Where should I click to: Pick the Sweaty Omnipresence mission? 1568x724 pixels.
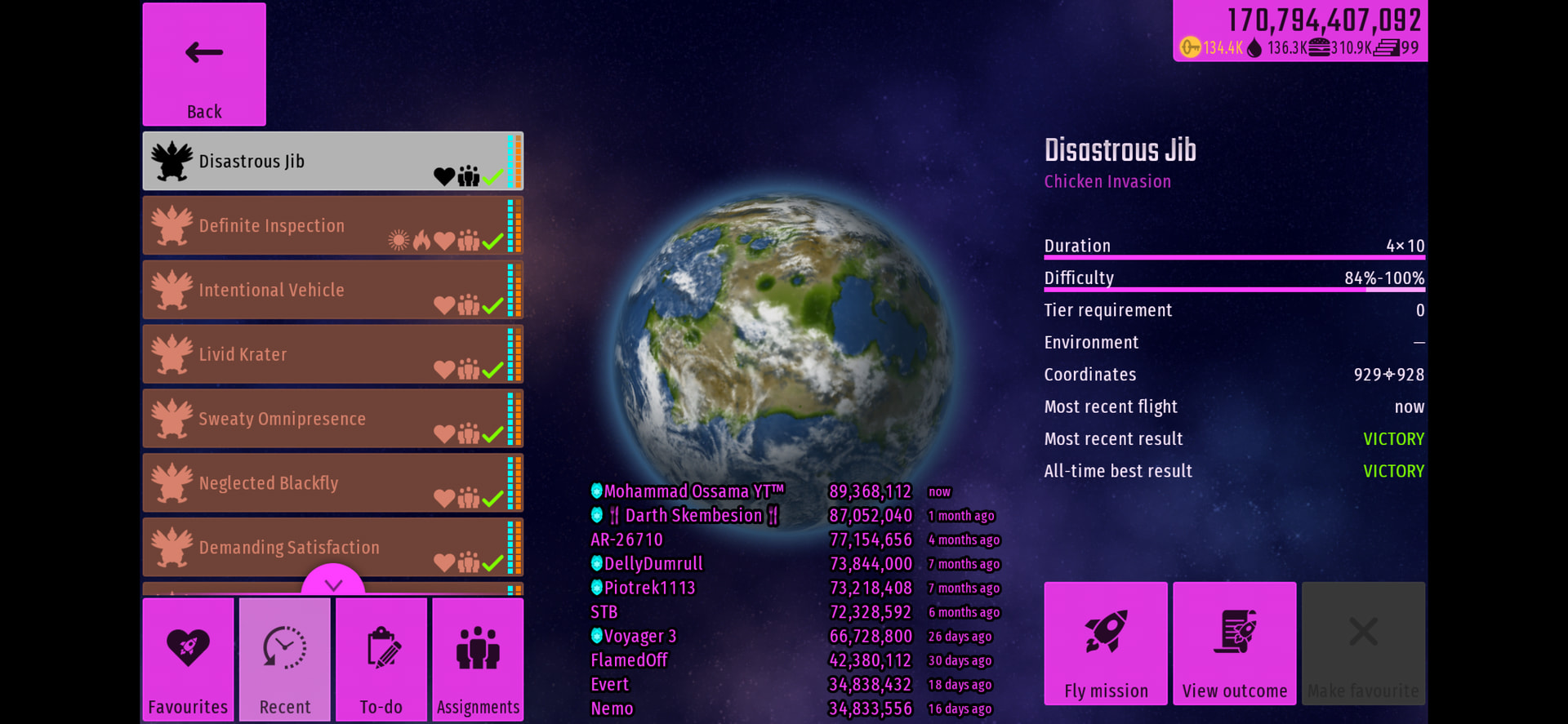[x=332, y=419]
